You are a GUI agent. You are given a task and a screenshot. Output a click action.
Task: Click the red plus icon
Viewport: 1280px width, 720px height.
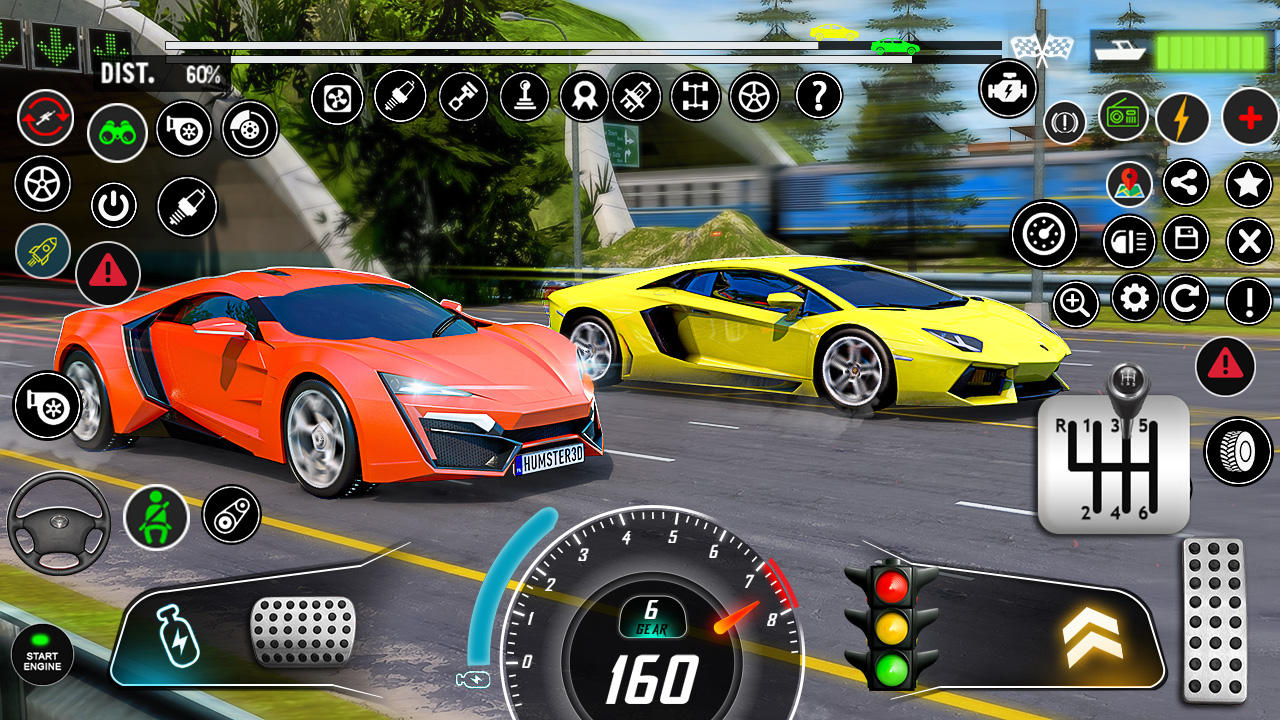[x=1249, y=117]
